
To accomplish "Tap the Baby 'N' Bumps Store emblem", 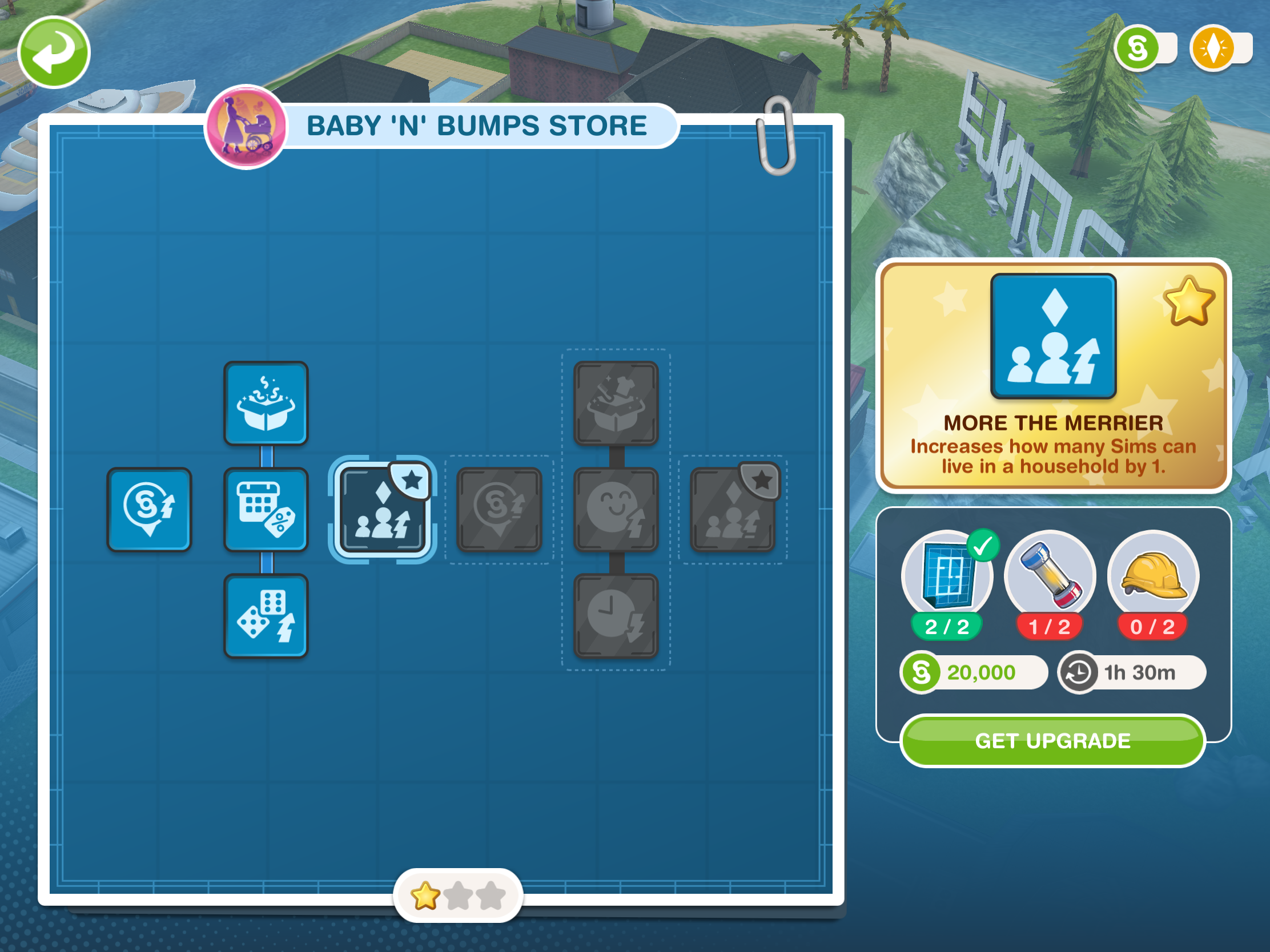I will click(x=246, y=127).
